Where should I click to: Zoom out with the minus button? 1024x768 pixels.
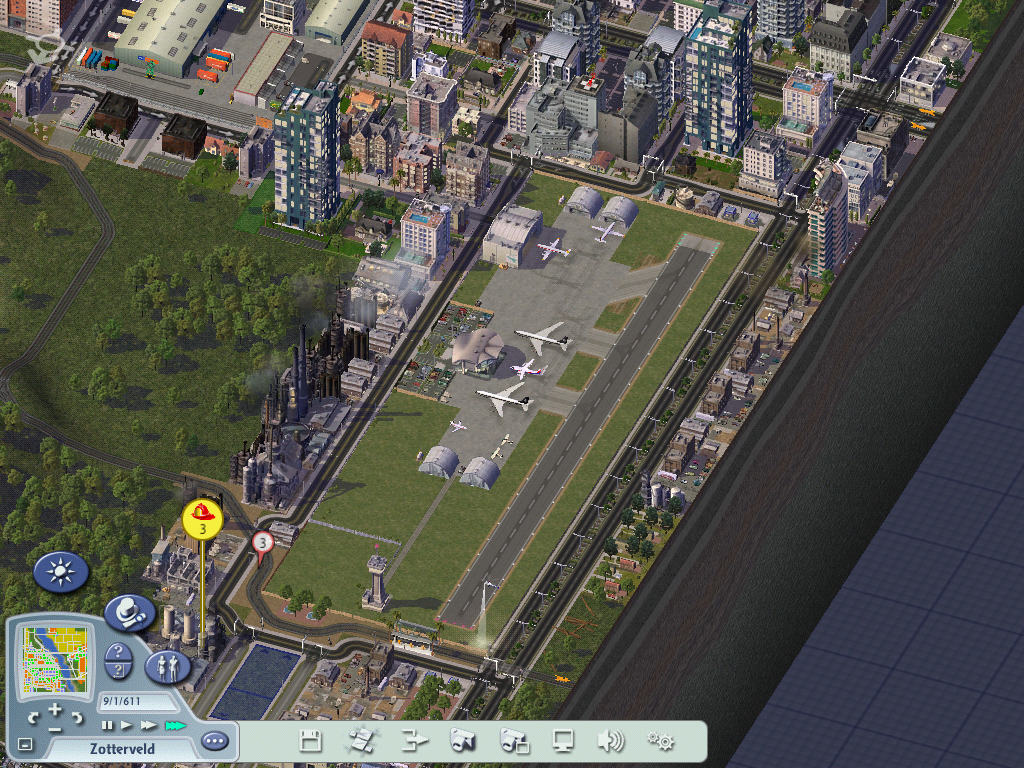tap(55, 729)
